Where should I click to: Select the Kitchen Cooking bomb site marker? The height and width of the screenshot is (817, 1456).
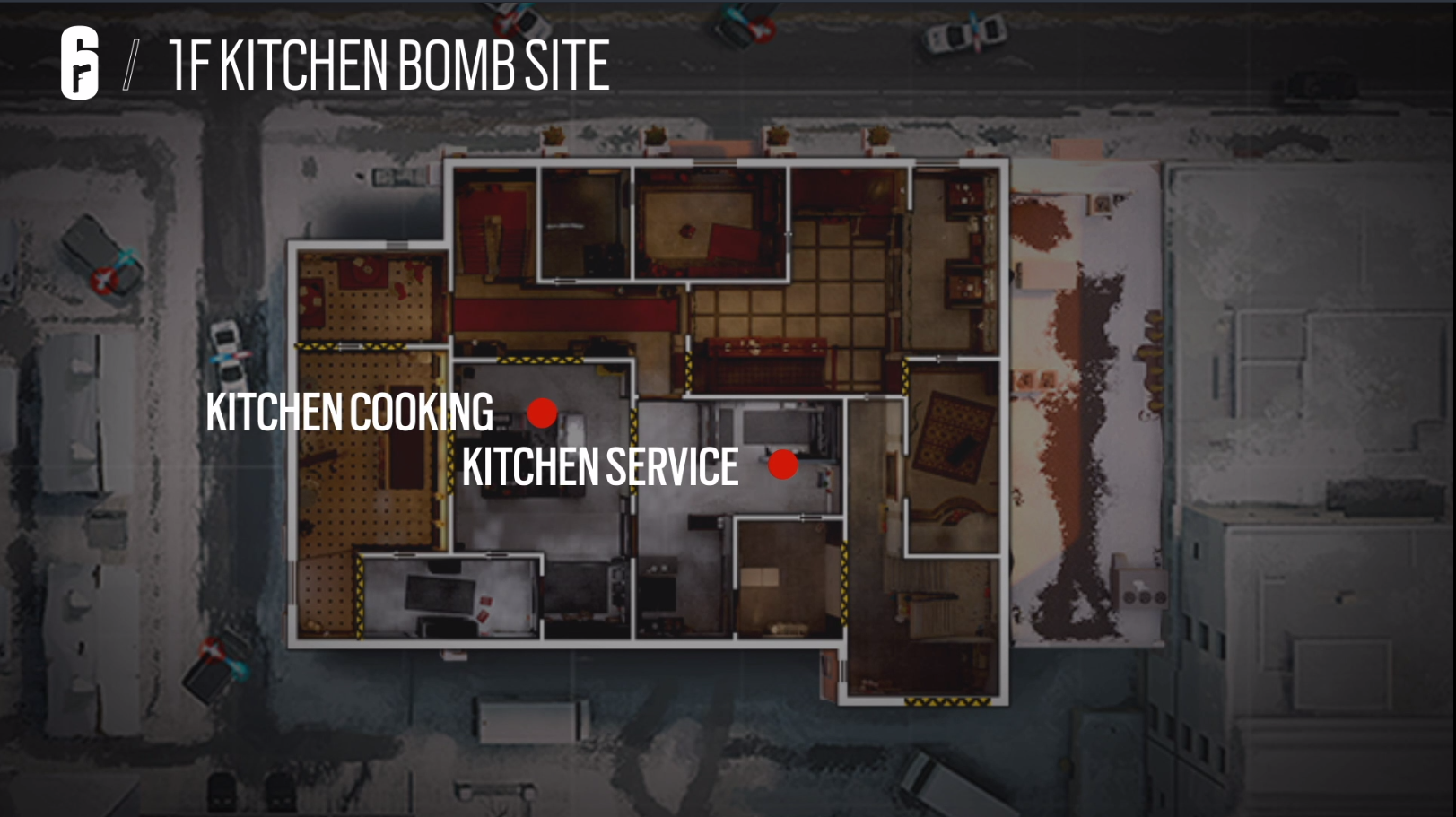coord(542,413)
